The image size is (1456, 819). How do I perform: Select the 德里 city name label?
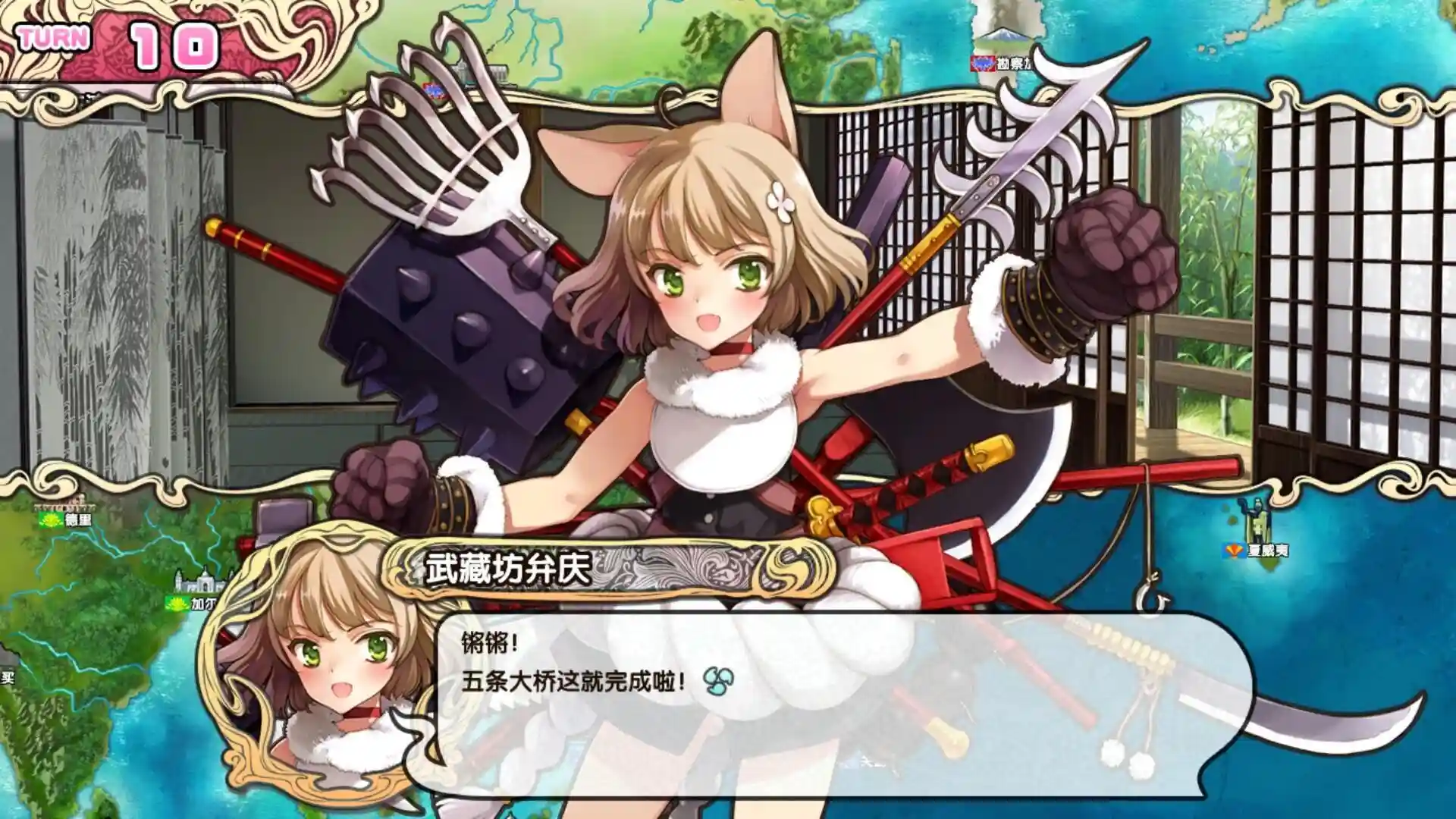(77, 520)
